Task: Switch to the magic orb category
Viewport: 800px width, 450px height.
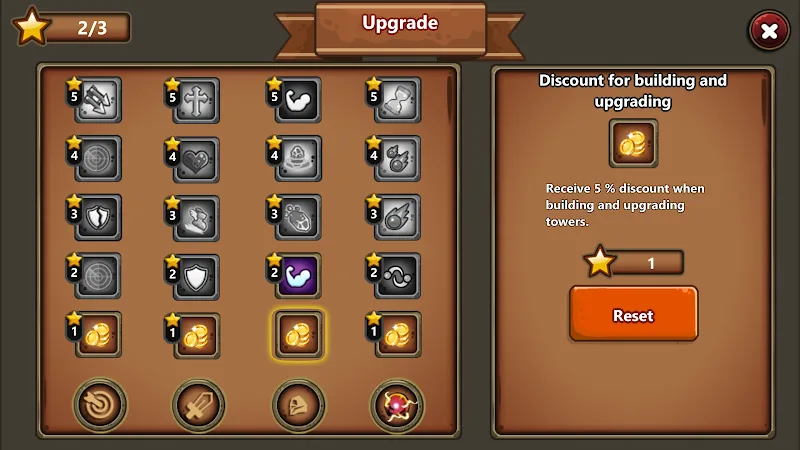Action: (397, 404)
